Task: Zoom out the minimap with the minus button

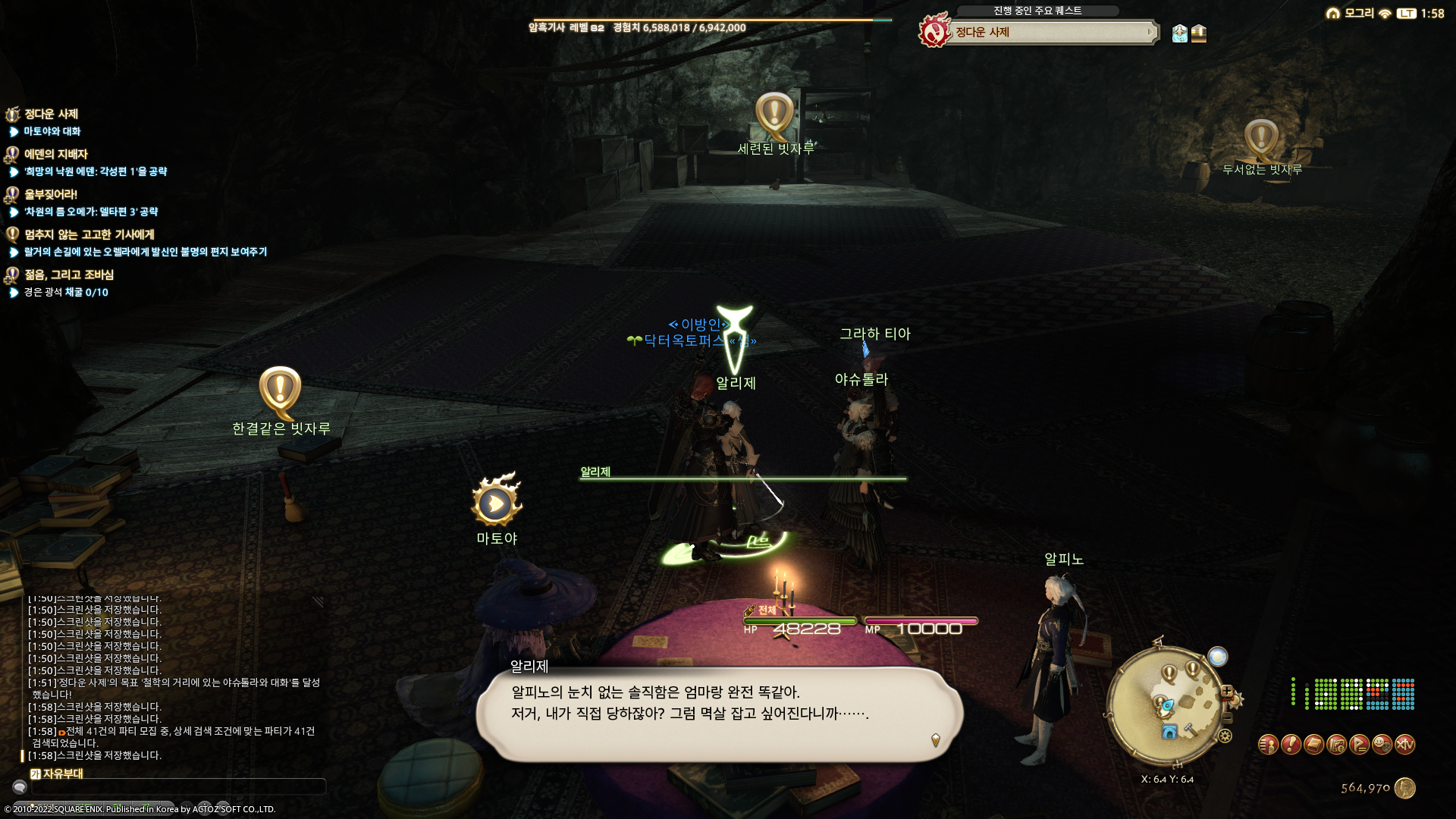Action: [x=1227, y=717]
